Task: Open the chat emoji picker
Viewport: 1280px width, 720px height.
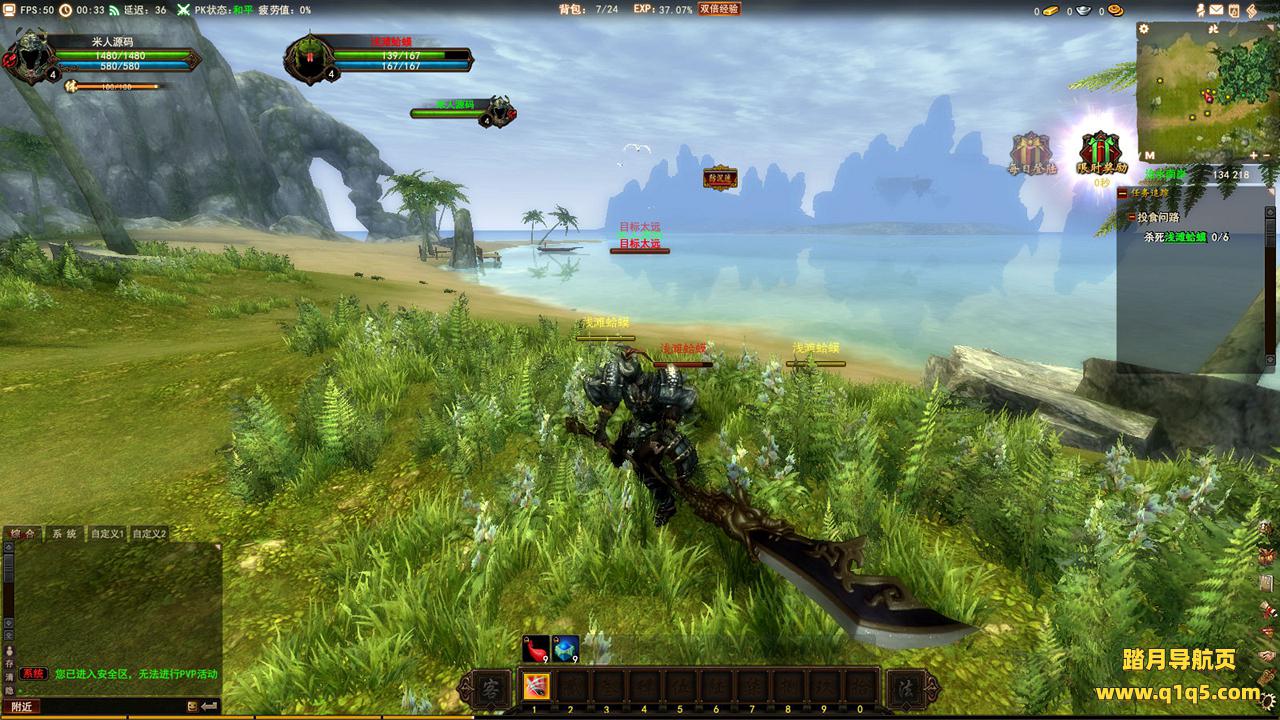Action: [192, 706]
